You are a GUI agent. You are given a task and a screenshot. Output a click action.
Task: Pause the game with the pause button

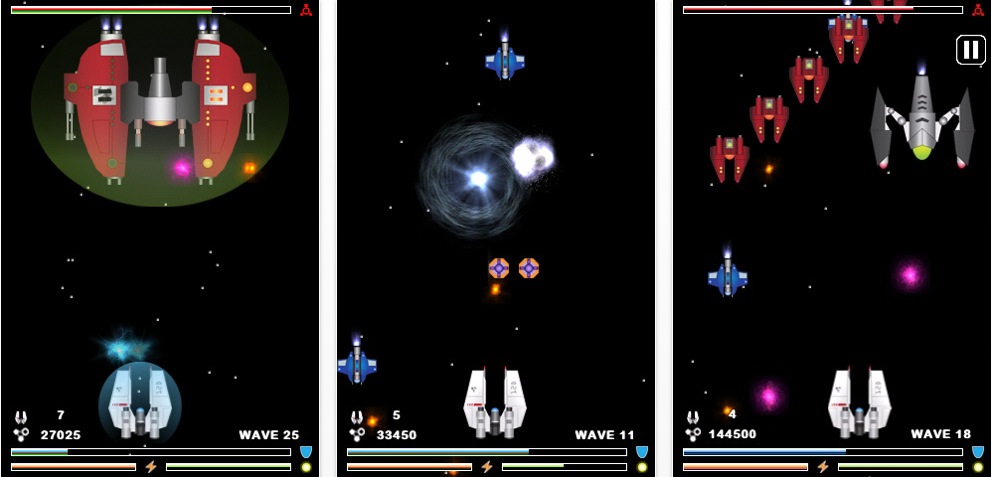[970, 50]
